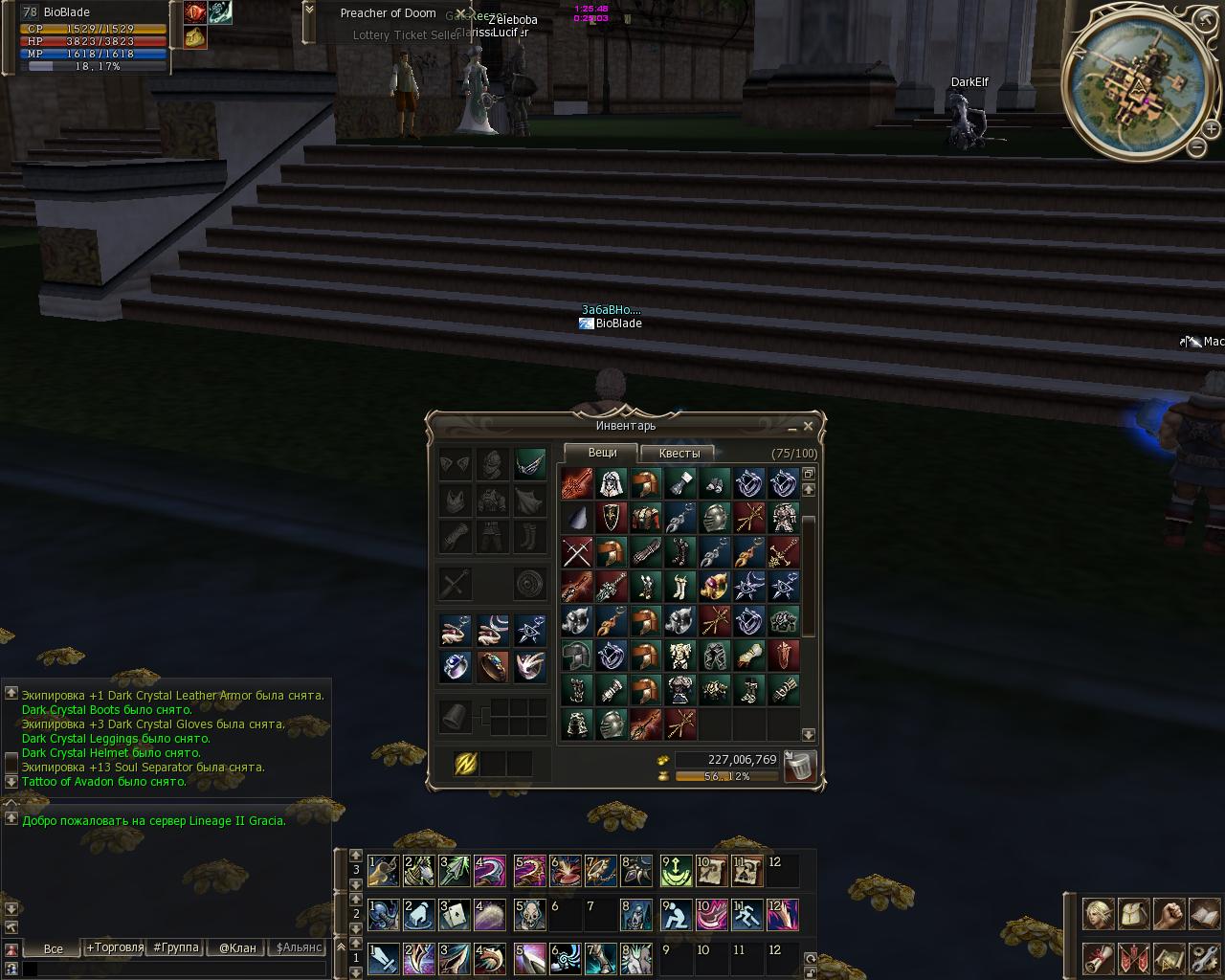Pick the gold ring with purple gem
The image size is (1225, 980).
(x=715, y=587)
